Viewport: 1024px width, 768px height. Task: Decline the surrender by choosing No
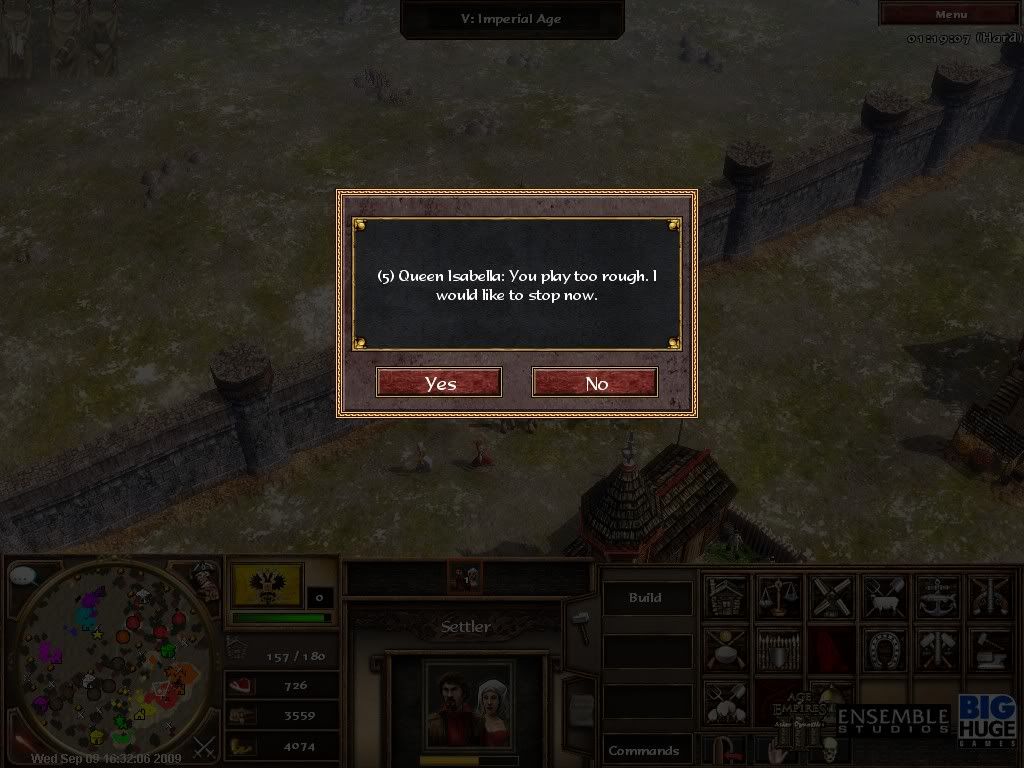pyautogui.click(x=595, y=383)
